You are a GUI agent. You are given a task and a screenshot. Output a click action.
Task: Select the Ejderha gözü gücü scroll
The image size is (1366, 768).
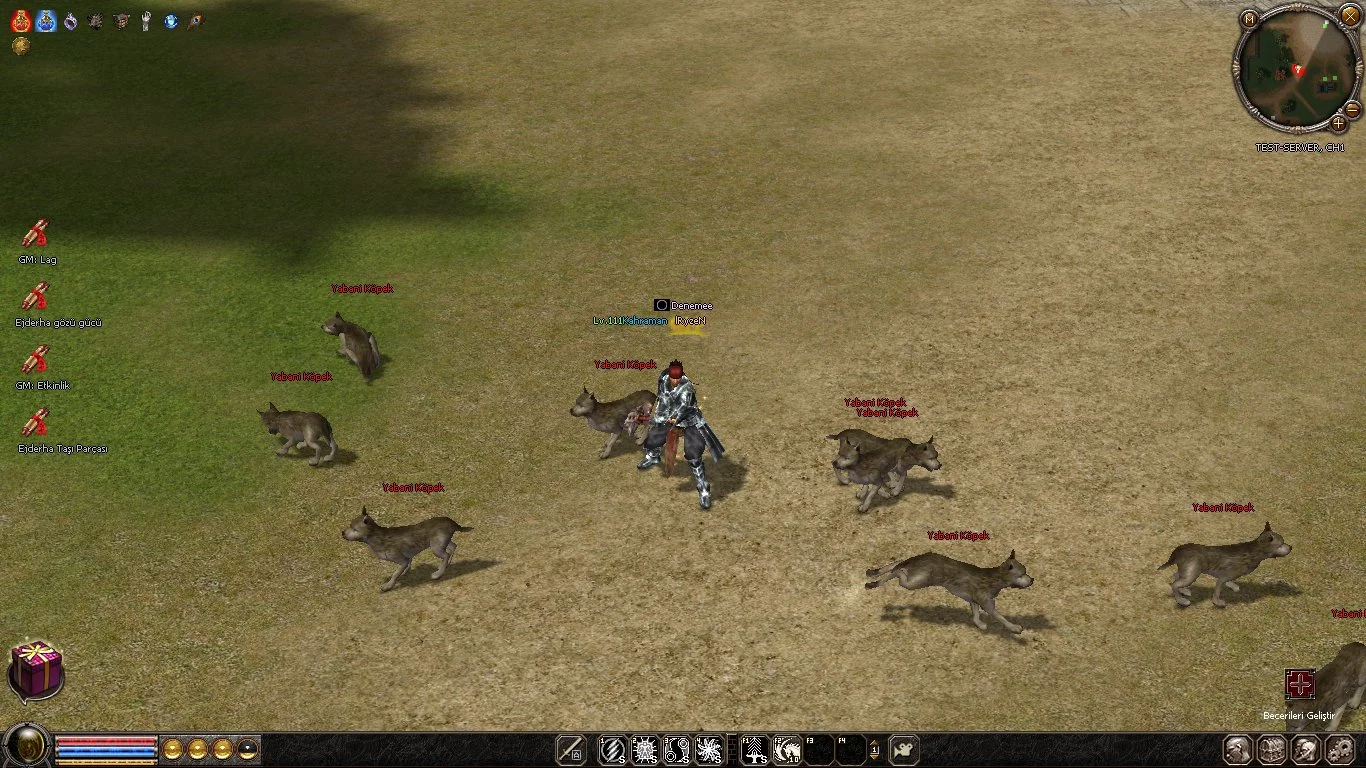point(36,297)
